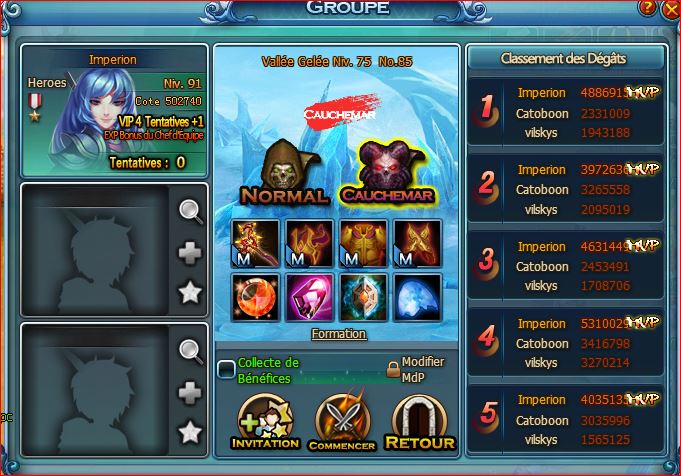The width and height of the screenshot is (681, 476).
Task: Open the Formation link
Action: pyautogui.click(x=338, y=334)
